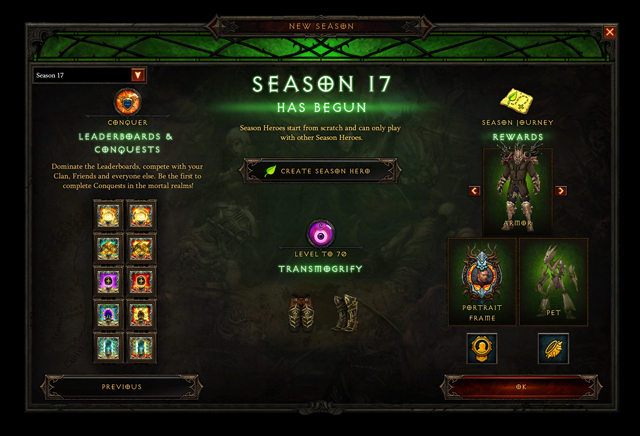This screenshot has height=436, width=640.
Task: Open the Season 17 dropdown
Action: click(138, 74)
